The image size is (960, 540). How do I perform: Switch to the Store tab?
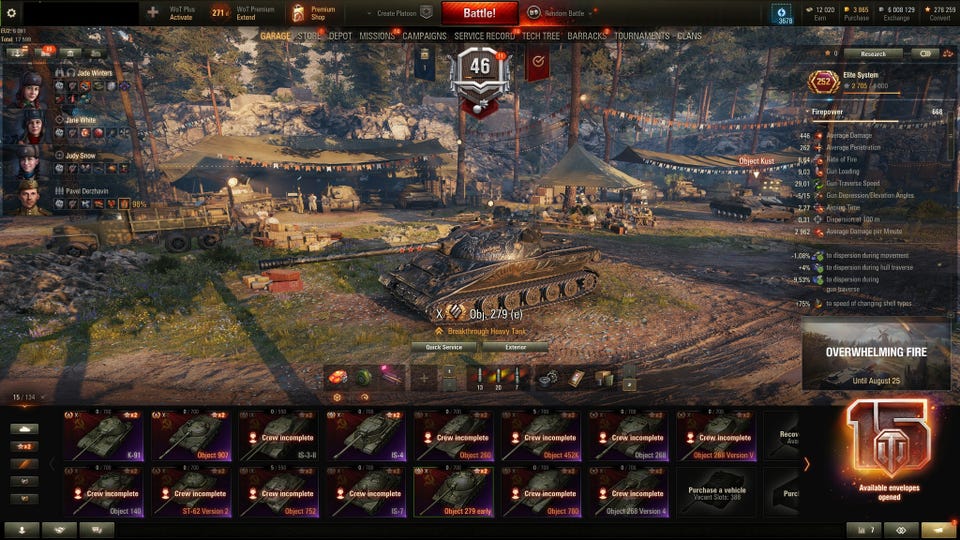coord(309,36)
